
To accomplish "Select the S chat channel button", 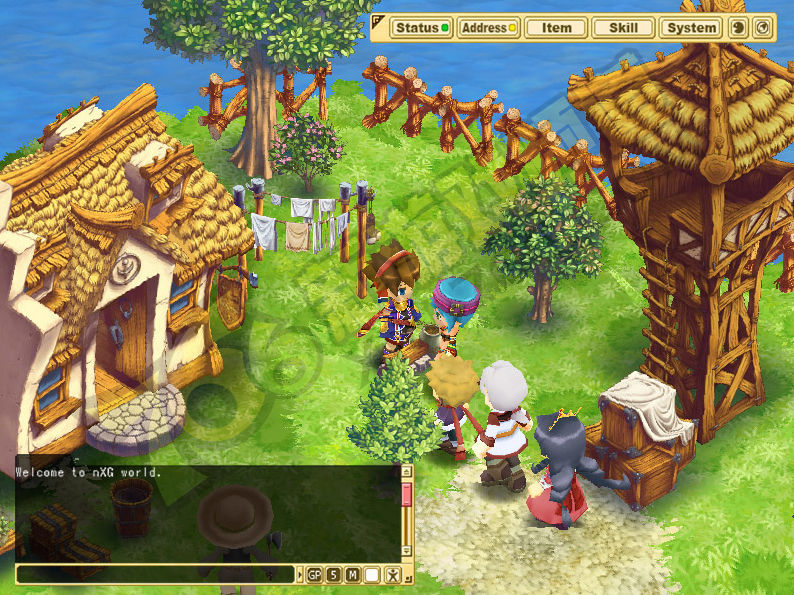I will click(333, 575).
